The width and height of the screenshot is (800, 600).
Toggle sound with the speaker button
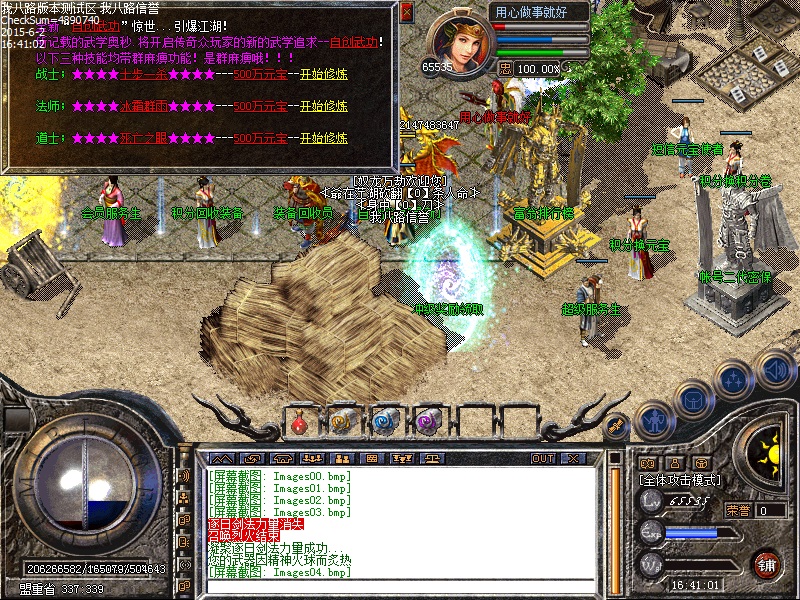coord(774,368)
